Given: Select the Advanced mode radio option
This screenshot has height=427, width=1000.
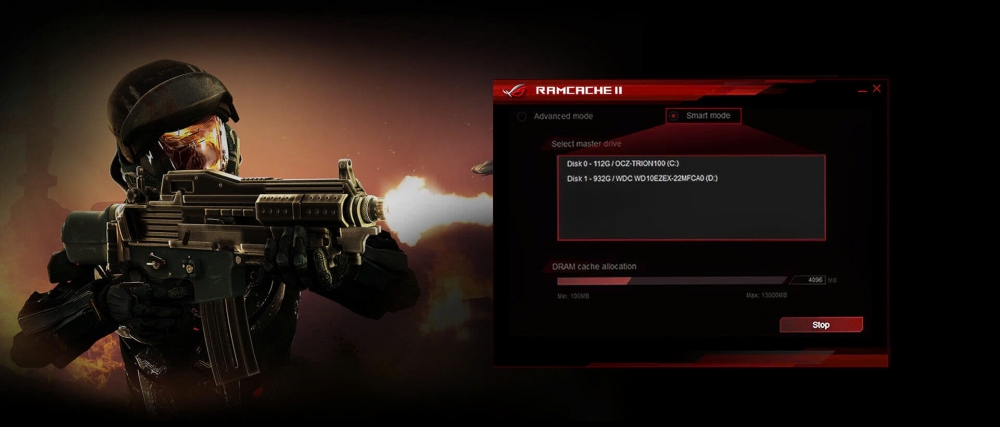Looking at the screenshot, I should pyautogui.click(x=522, y=117).
